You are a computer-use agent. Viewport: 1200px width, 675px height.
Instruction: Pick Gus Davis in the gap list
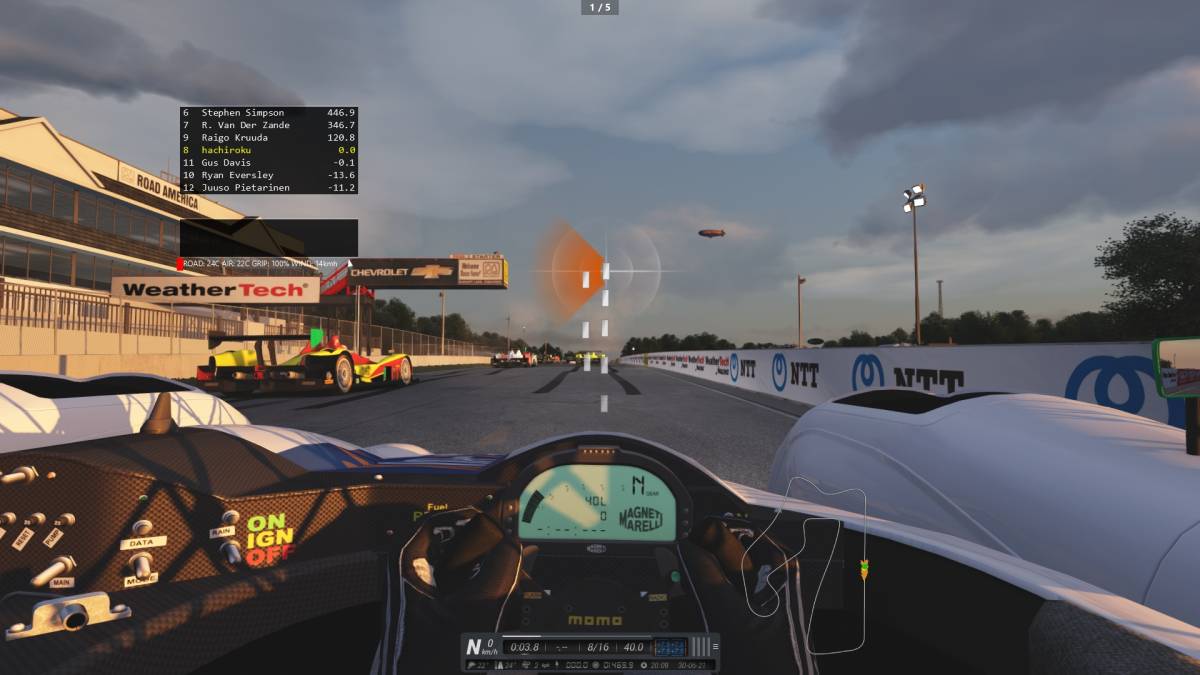click(x=268, y=162)
